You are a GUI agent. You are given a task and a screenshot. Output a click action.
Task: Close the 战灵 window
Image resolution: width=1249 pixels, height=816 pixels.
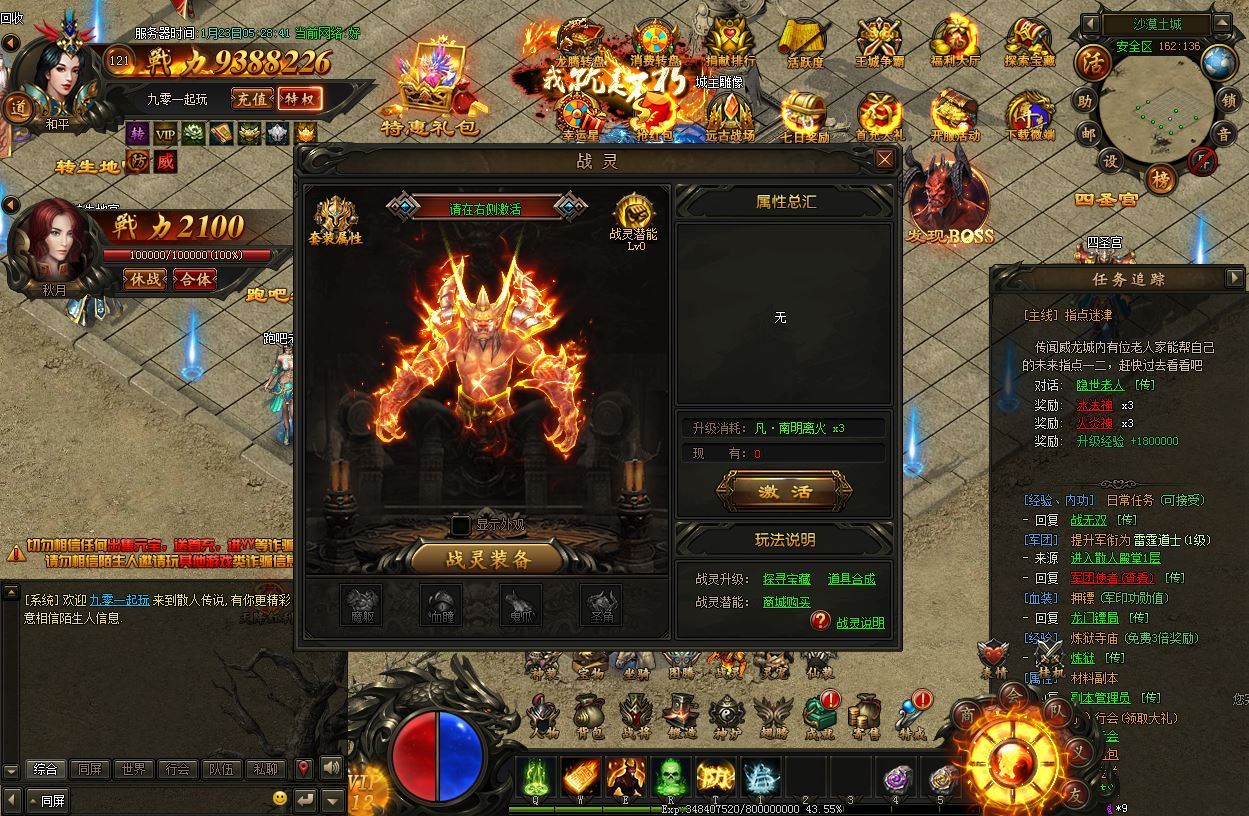point(884,159)
